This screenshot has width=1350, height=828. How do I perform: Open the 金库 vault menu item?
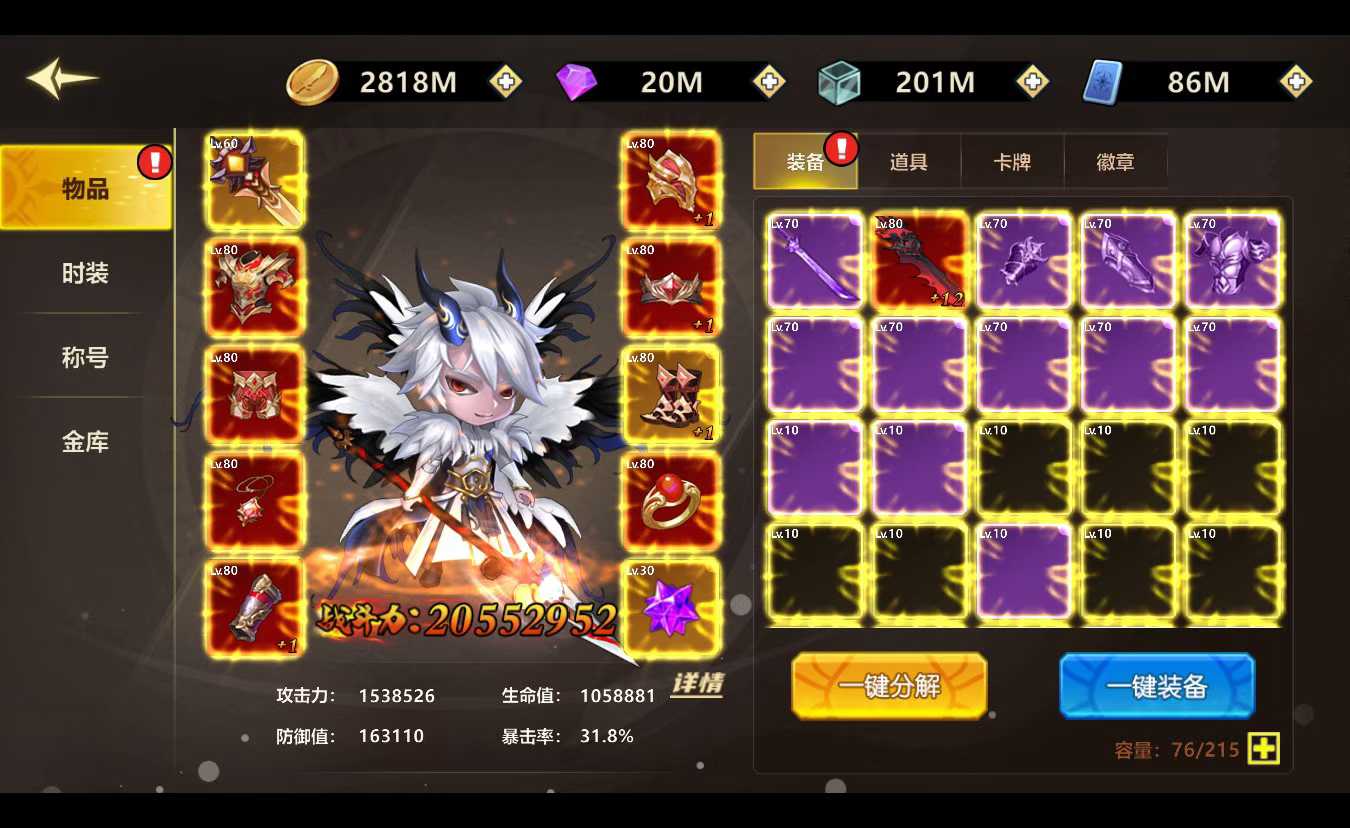click(x=85, y=442)
